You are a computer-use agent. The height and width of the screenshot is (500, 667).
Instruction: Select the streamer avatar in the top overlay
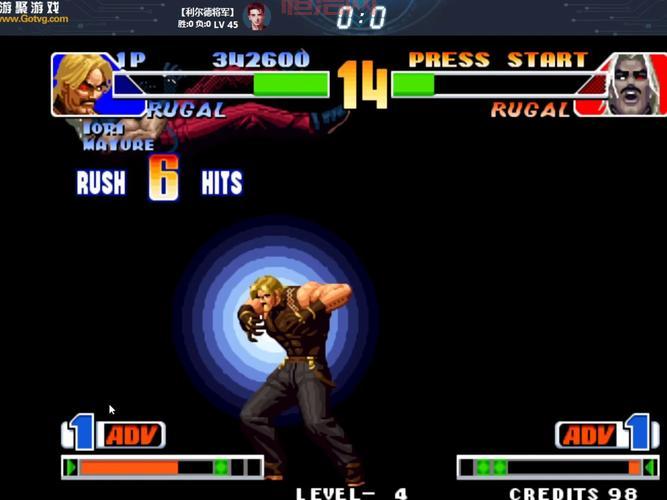point(258,17)
